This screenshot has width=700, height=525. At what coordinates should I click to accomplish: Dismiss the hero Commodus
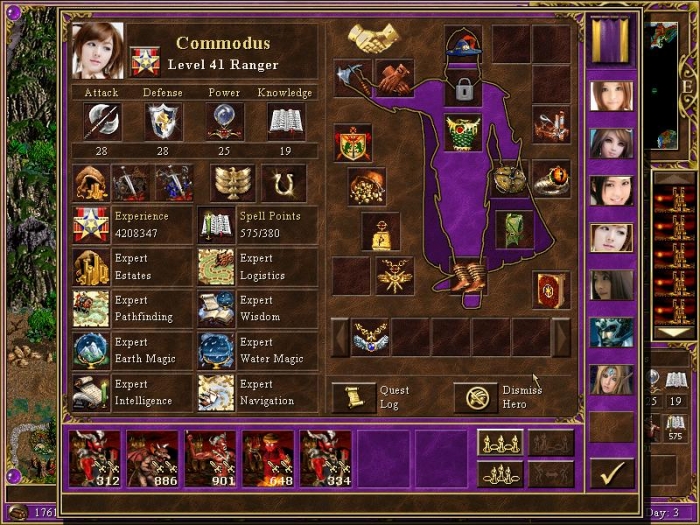pos(474,397)
